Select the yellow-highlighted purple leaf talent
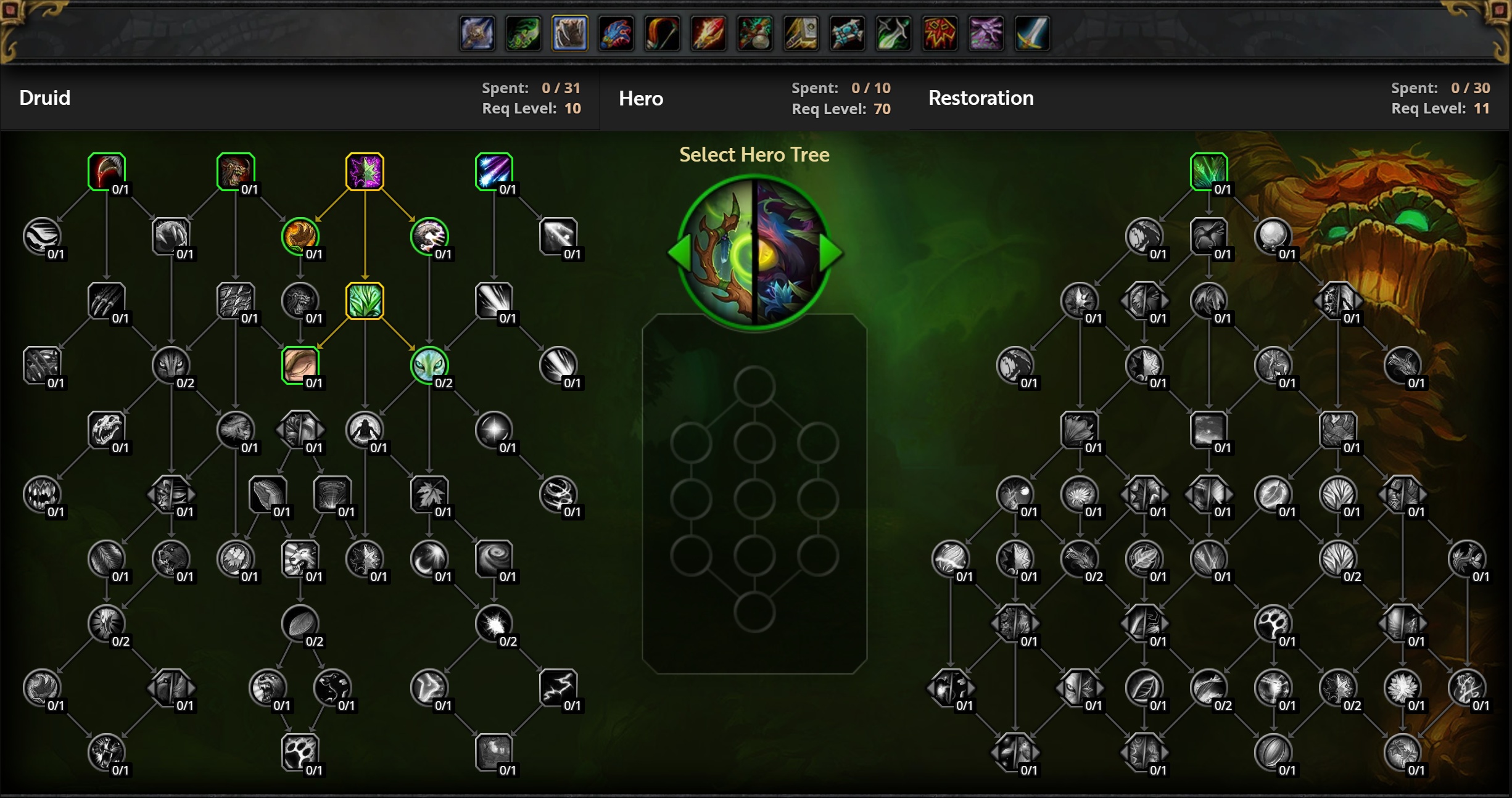 point(365,171)
